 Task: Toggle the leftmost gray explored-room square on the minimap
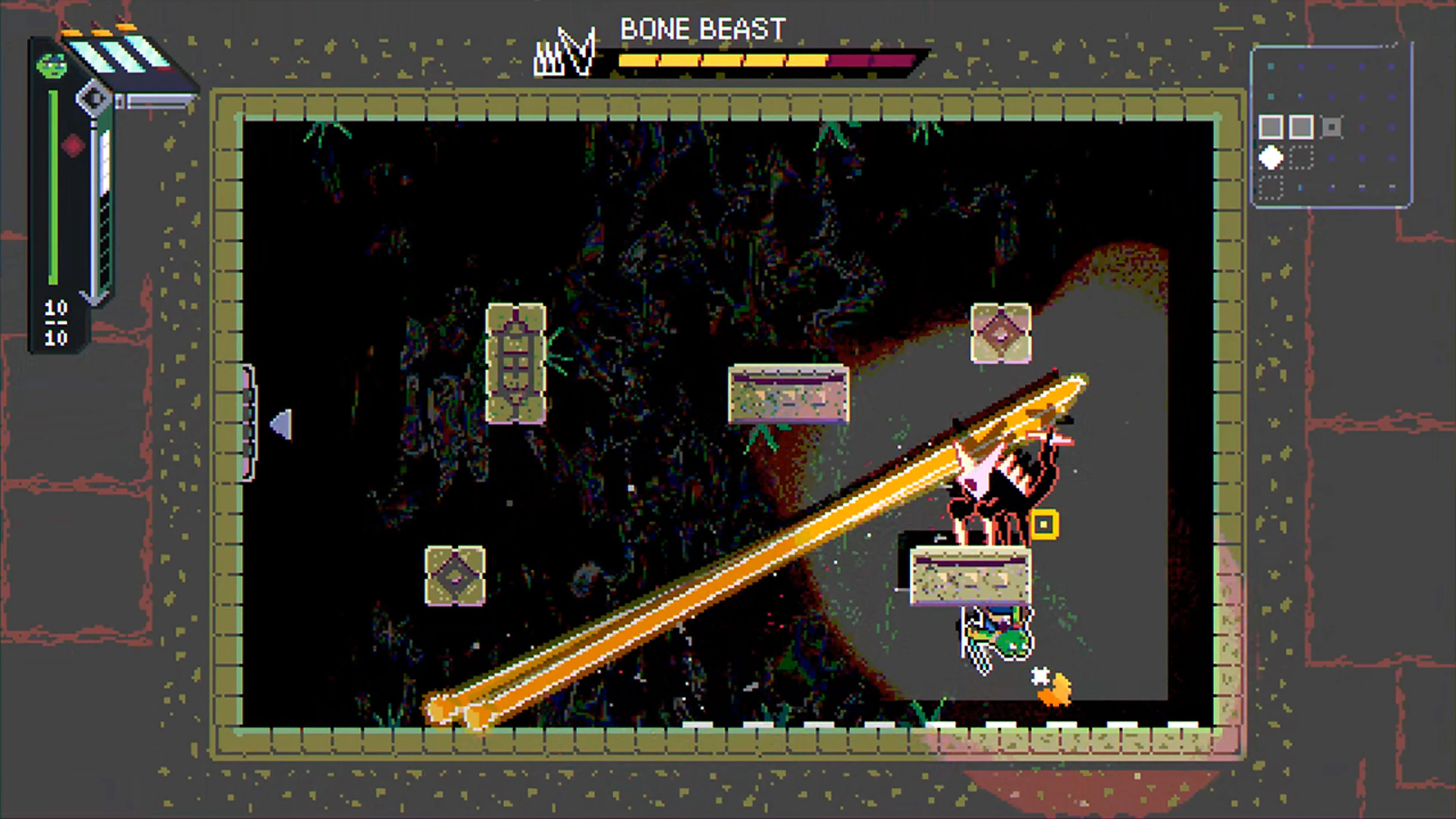pos(1271,126)
